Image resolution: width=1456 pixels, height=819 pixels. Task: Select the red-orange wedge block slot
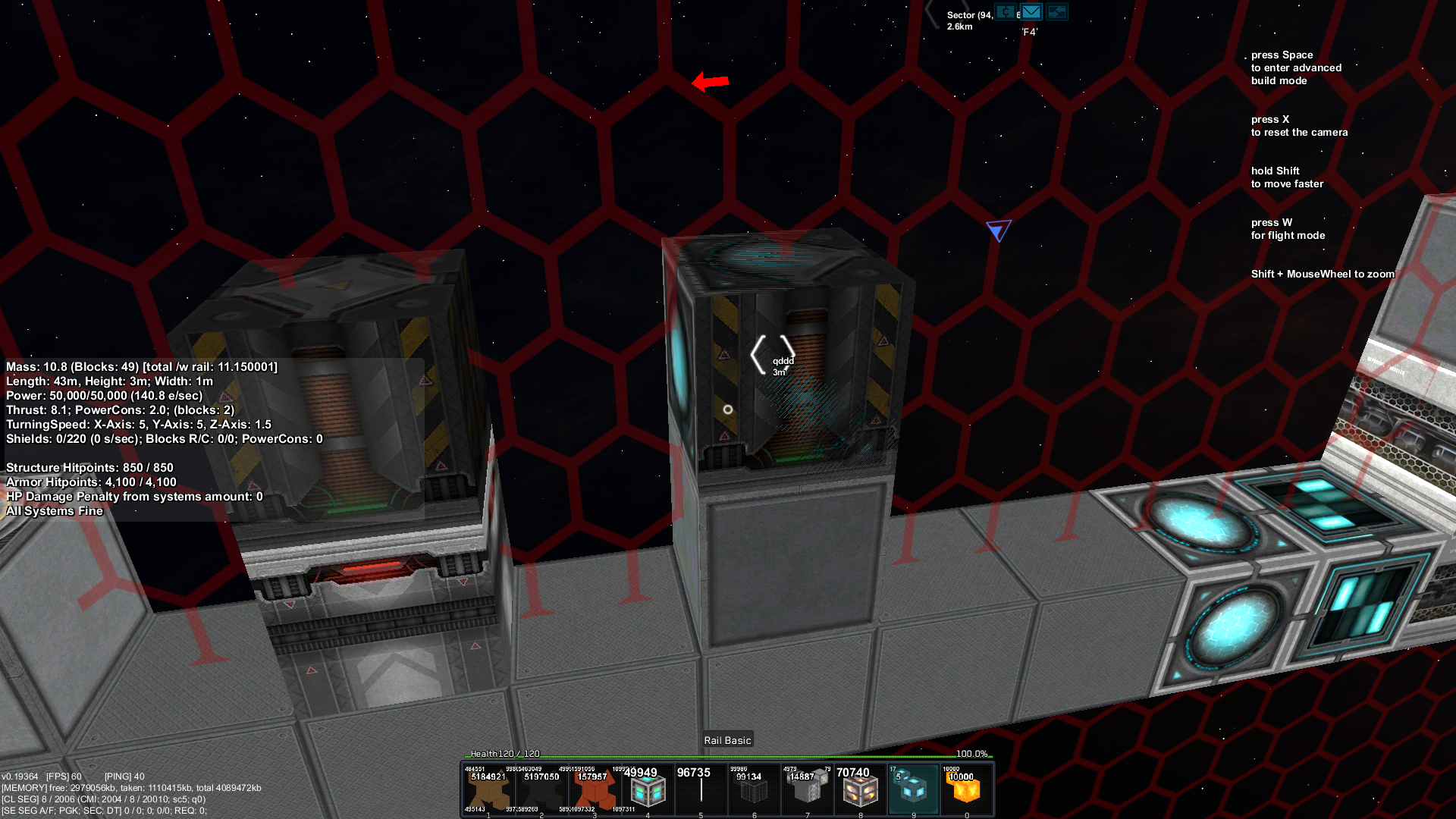(x=595, y=790)
